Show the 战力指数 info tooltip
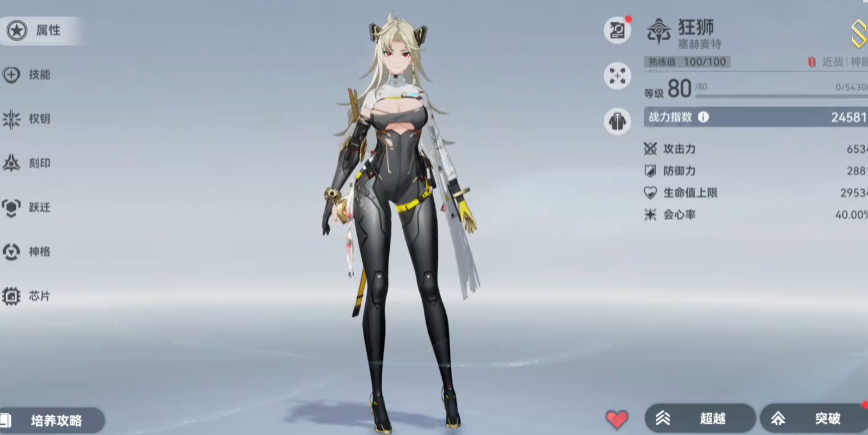 703,117
